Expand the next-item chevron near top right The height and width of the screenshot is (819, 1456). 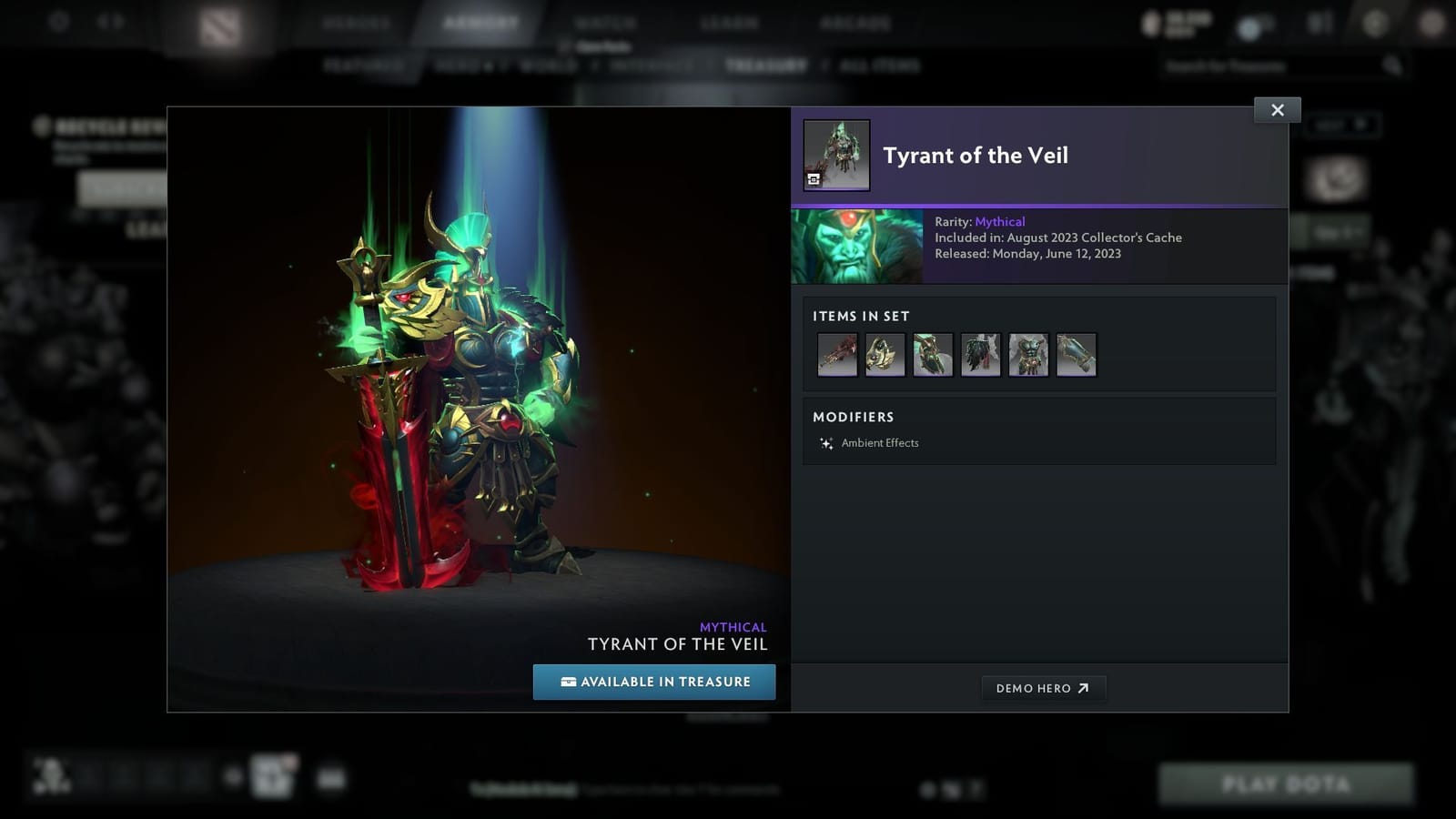(1360, 126)
